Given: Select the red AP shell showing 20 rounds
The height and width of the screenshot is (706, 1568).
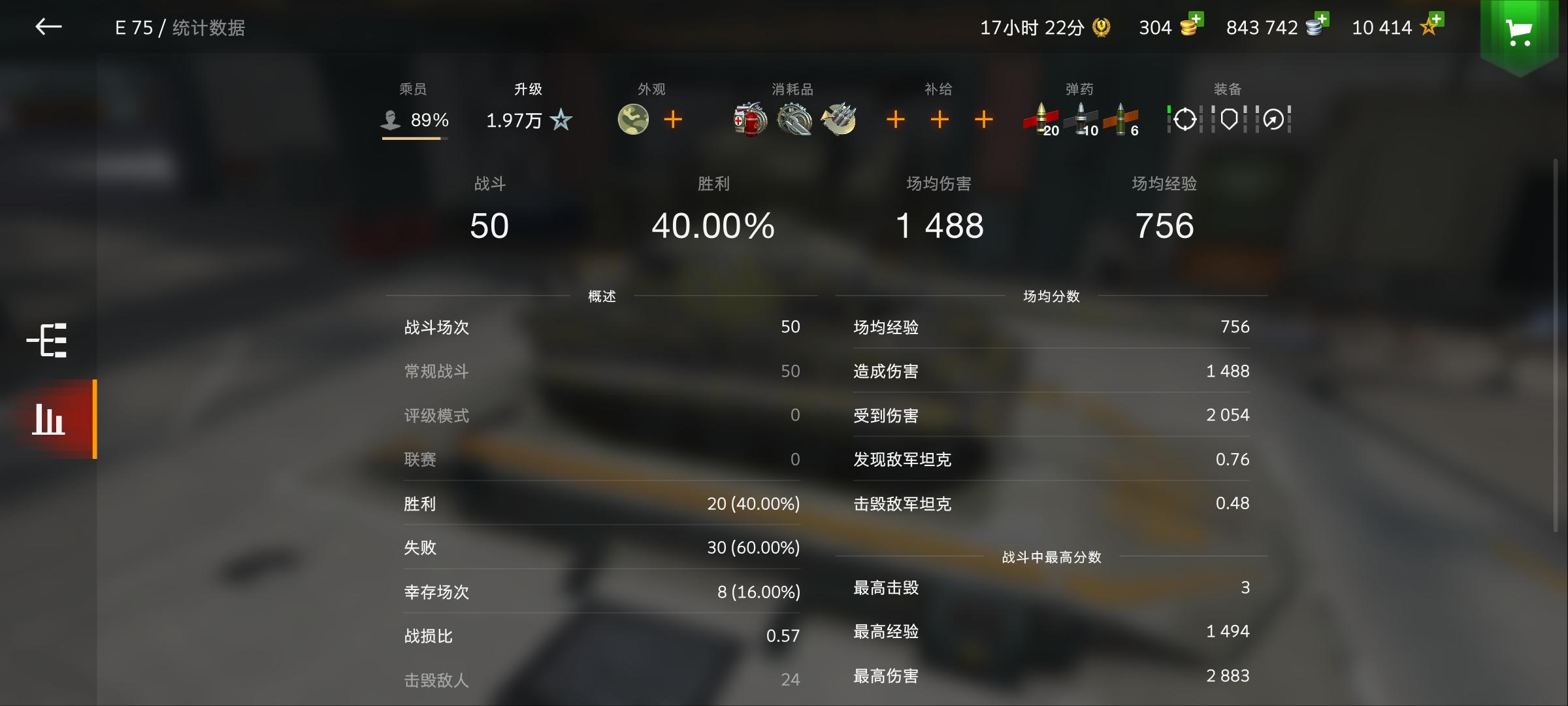Looking at the screenshot, I should [x=1040, y=119].
